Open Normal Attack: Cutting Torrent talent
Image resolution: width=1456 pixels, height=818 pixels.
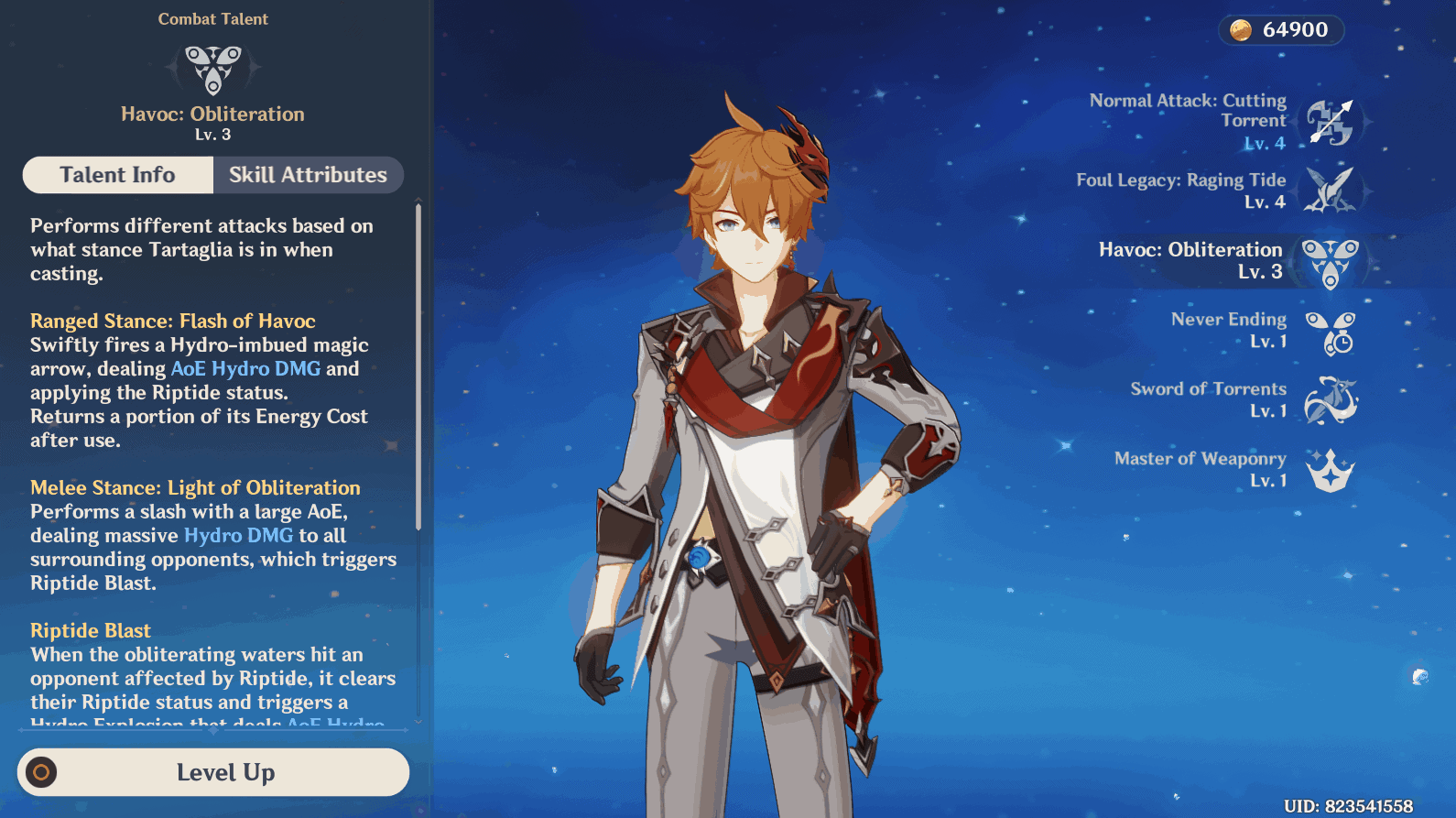(1330, 122)
